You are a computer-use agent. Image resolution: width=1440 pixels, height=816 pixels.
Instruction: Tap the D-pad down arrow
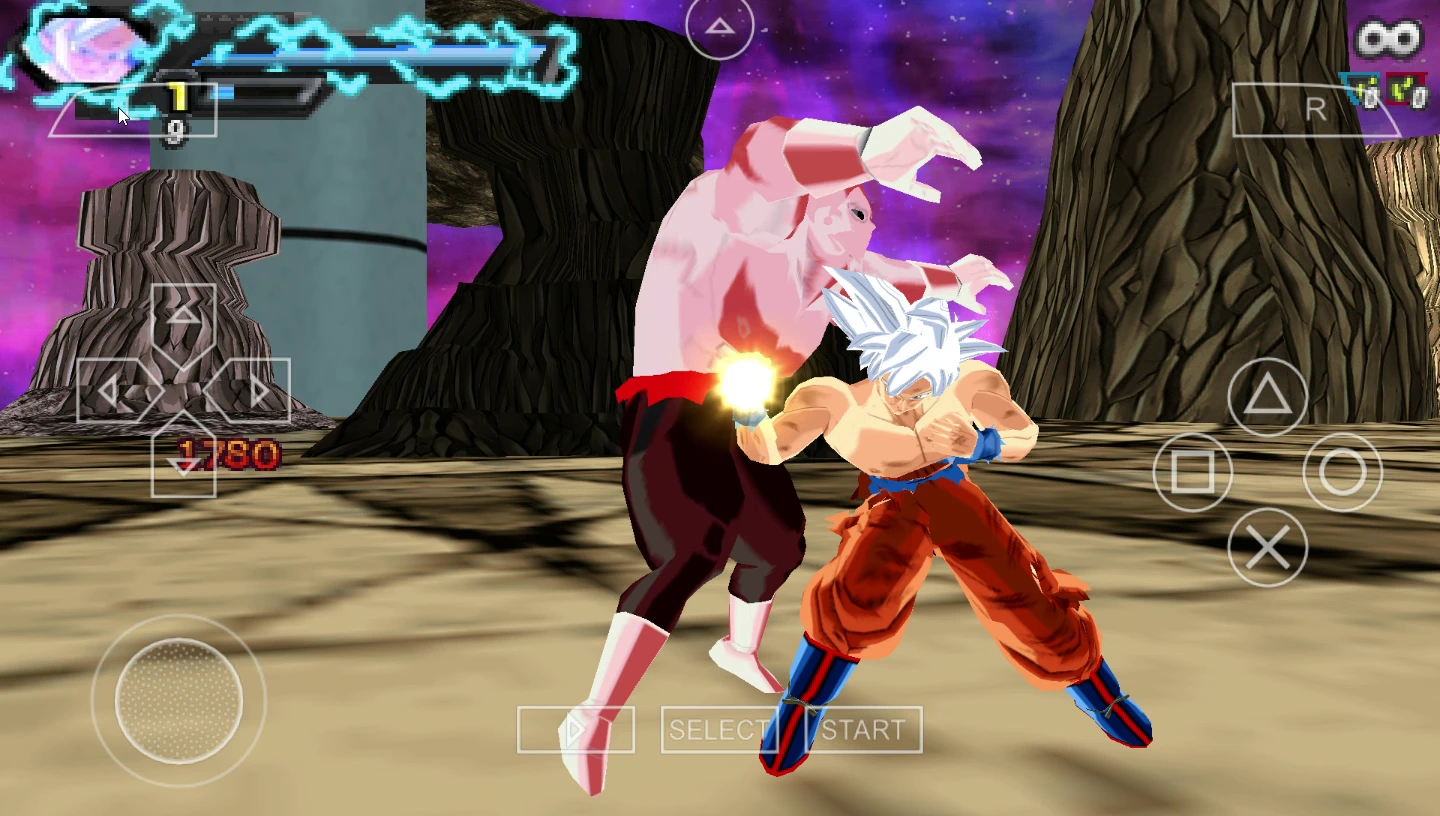183,464
